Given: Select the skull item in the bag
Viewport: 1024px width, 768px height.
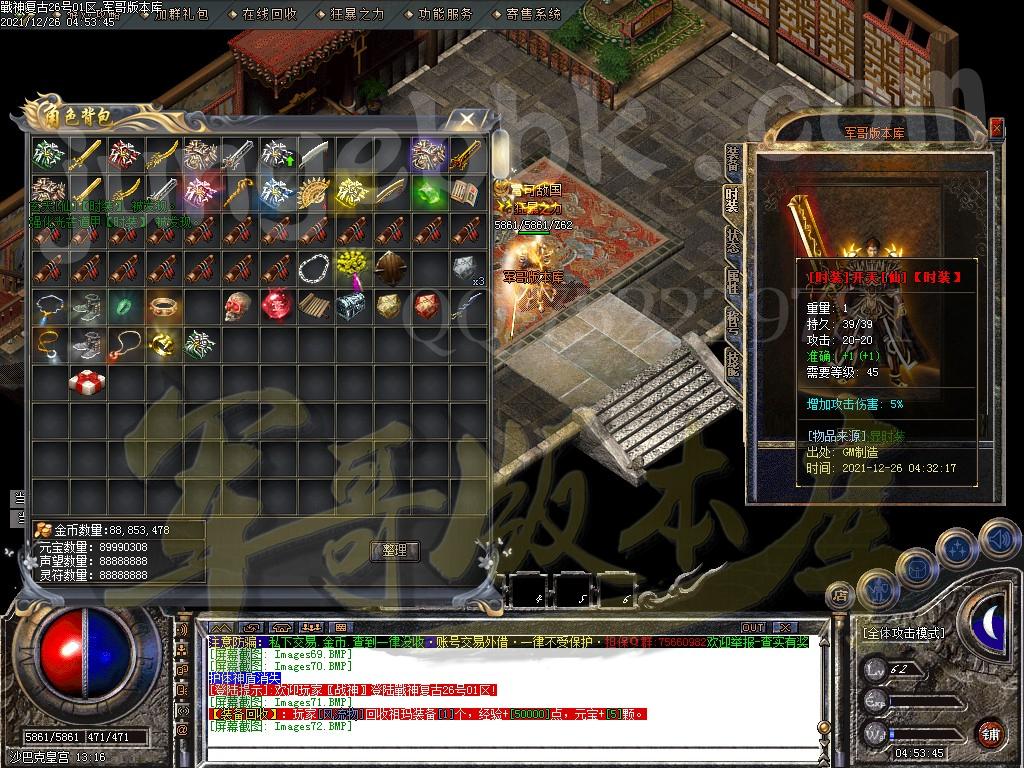Looking at the screenshot, I should 237,305.
